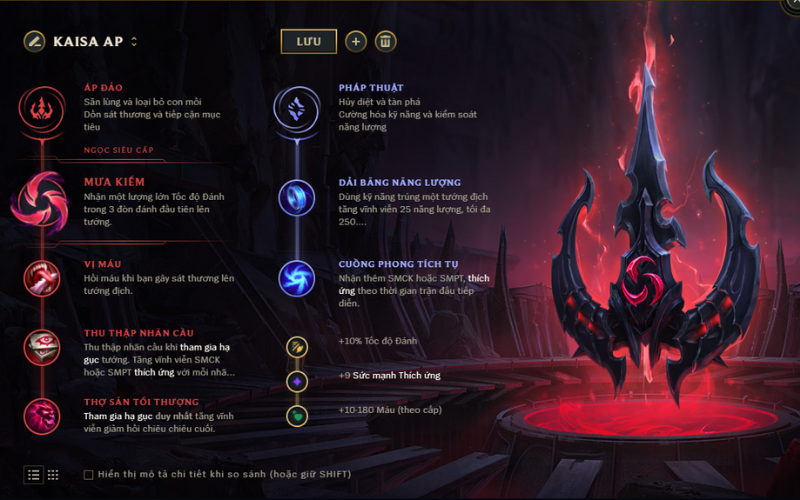Tick the Hiển thị mô tả chi tiết checkbox
Viewport: 800px width, 500px height.
[x=89, y=474]
